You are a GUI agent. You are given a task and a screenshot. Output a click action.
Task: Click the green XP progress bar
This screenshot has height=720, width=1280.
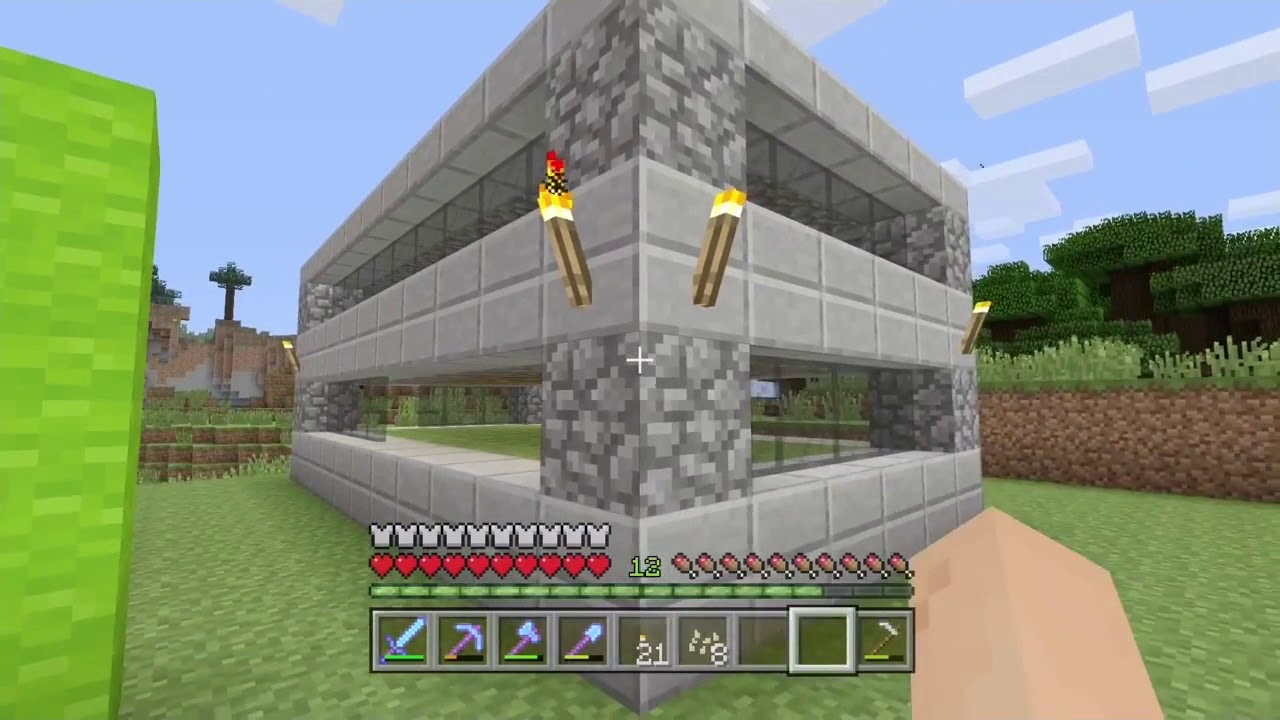pos(600,589)
